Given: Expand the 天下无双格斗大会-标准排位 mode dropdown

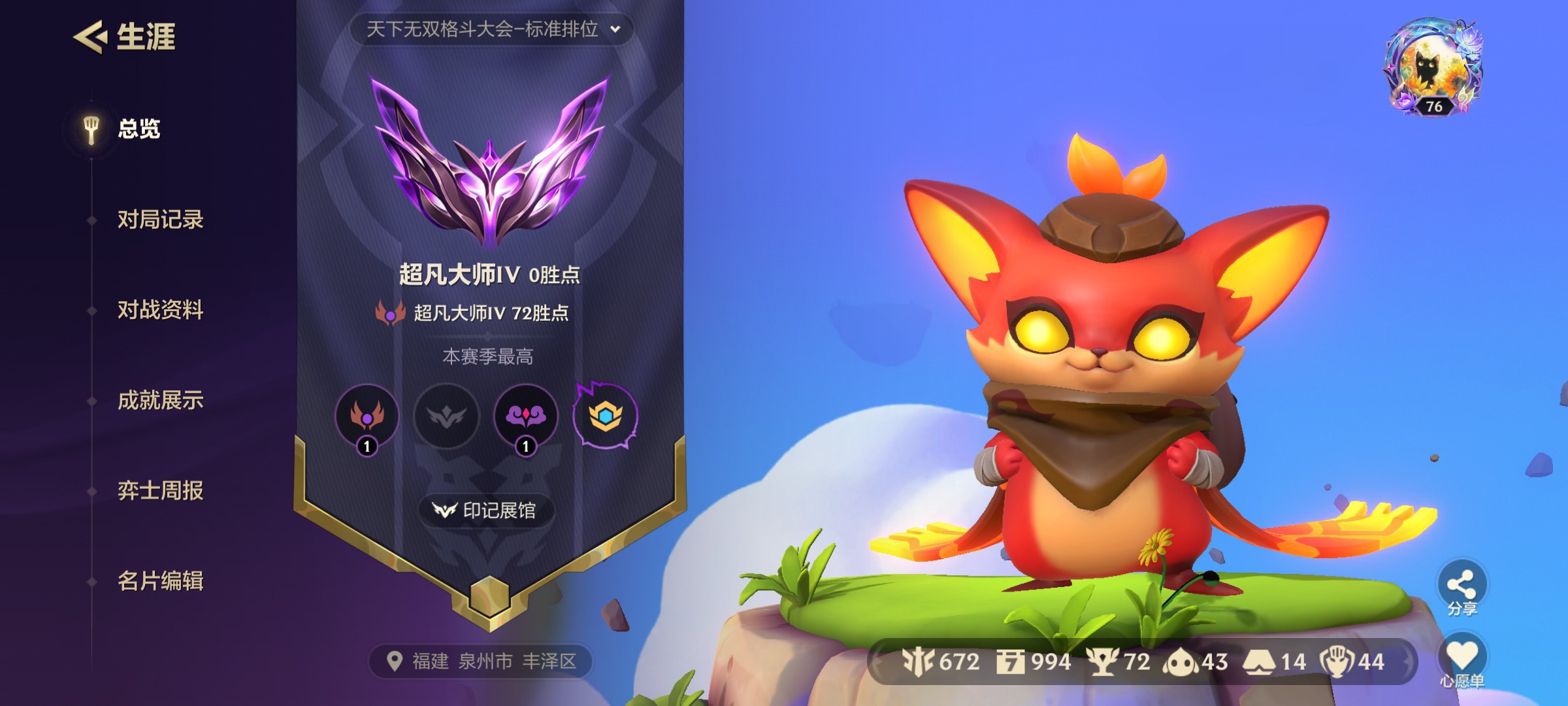Looking at the screenshot, I should point(491,29).
